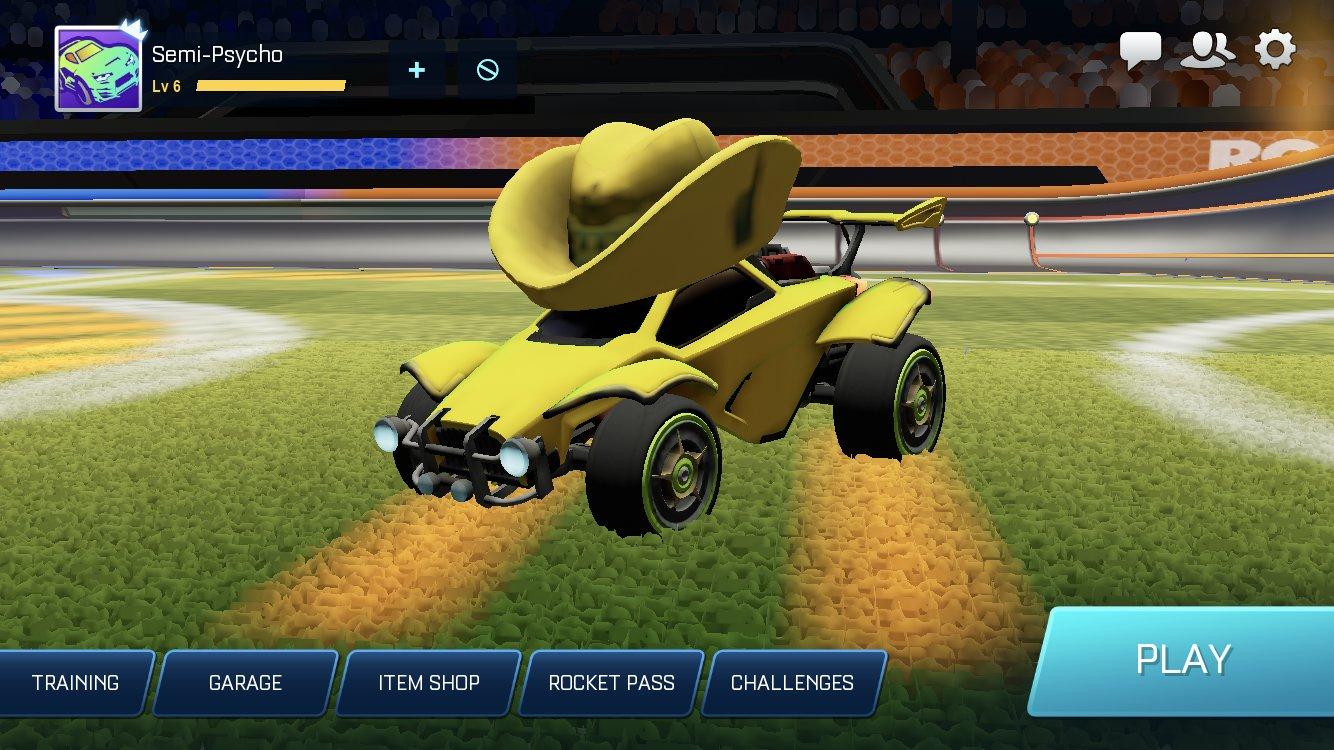
Task: Open the Training menu
Action: (75, 683)
